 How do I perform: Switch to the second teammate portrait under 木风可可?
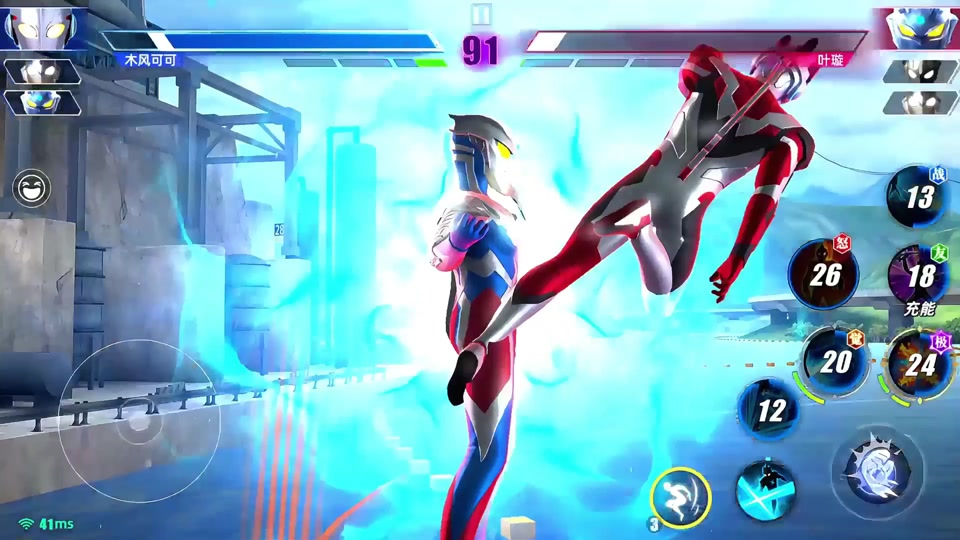pyautogui.click(x=42, y=72)
